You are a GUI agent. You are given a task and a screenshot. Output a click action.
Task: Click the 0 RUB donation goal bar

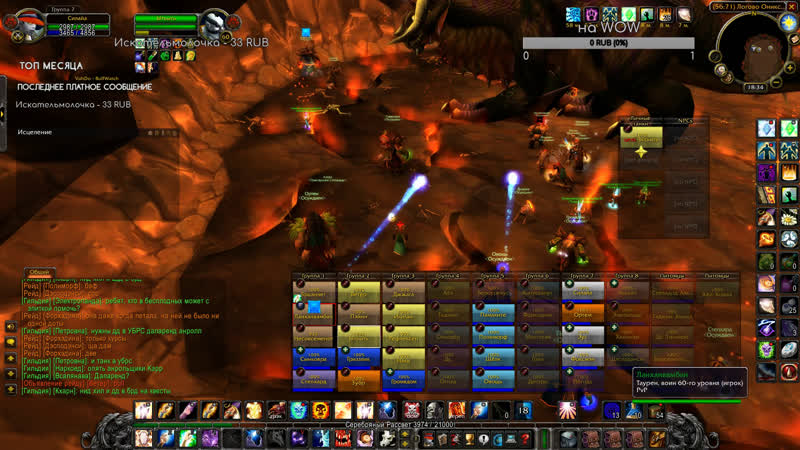click(x=608, y=44)
